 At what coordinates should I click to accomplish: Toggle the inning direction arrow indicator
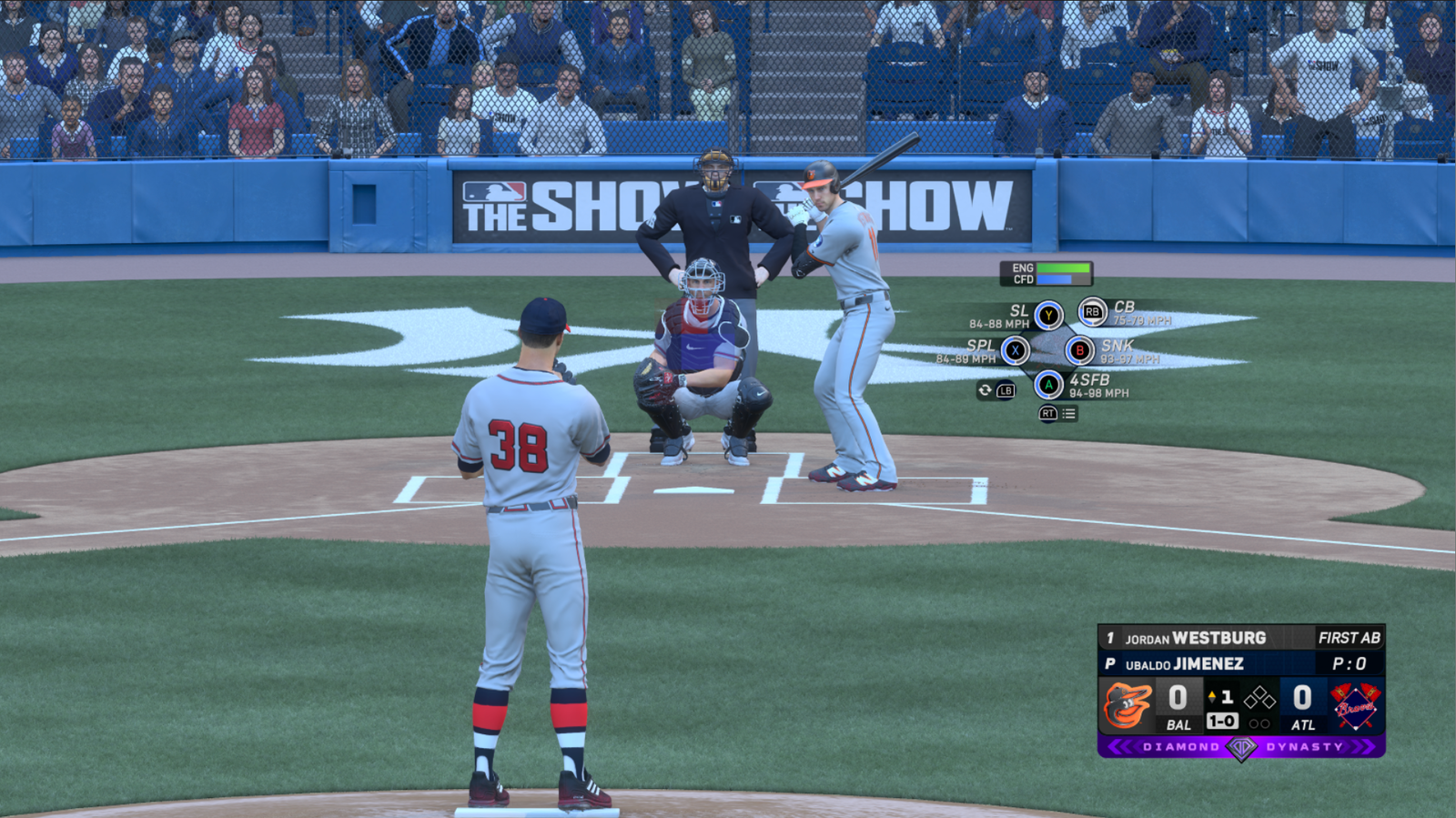1214,694
